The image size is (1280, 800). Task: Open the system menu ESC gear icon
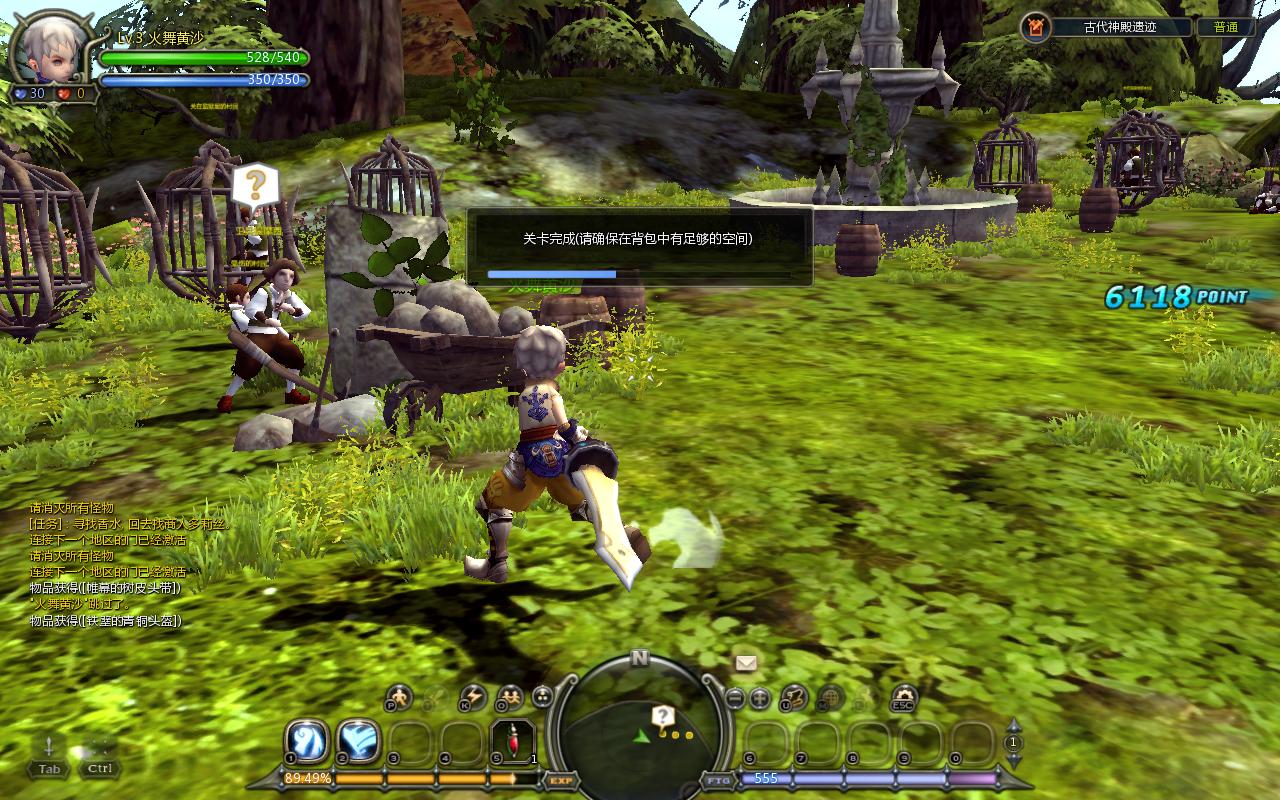(x=904, y=697)
